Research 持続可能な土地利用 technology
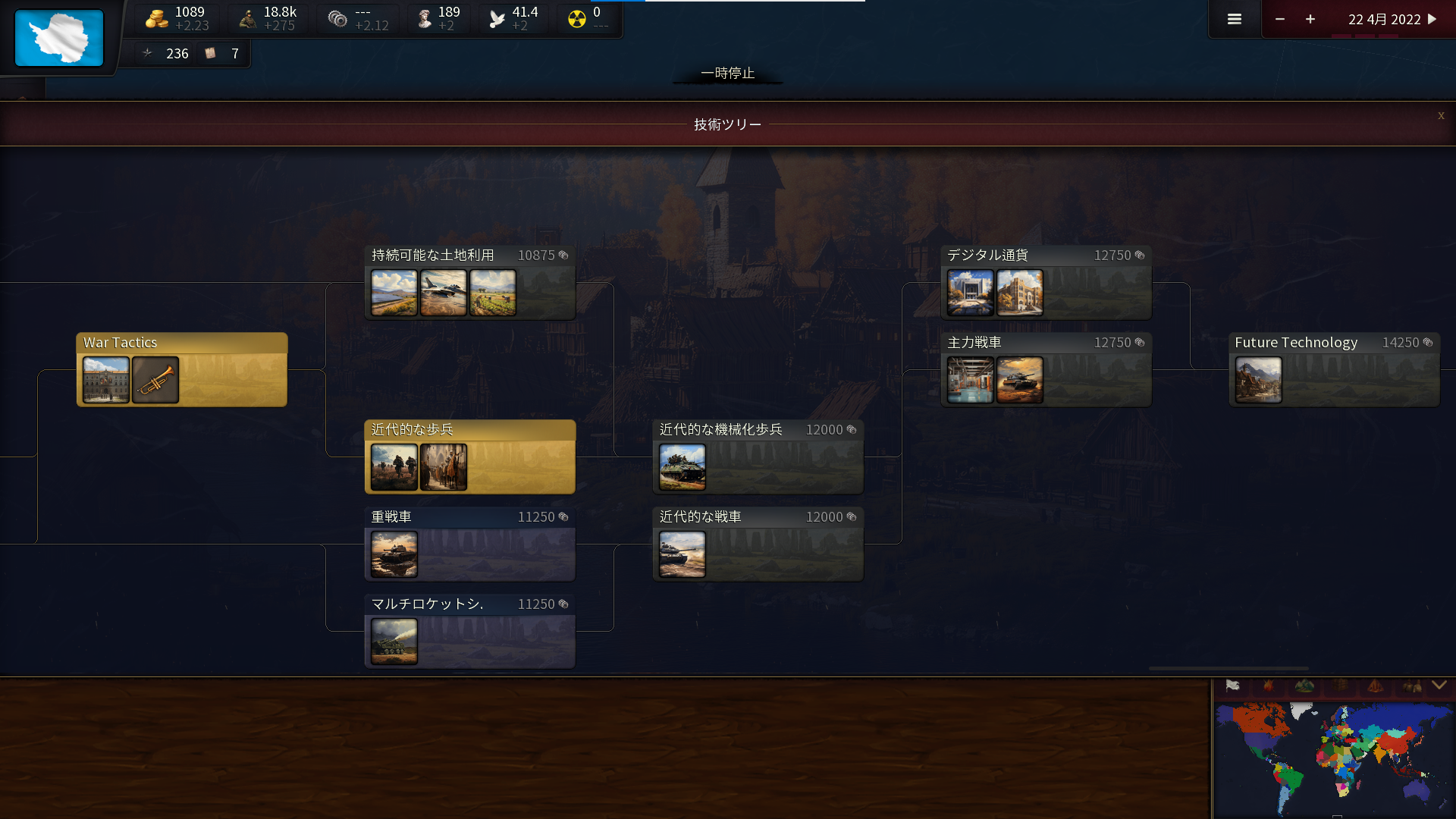The image size is (1456, 819). [470, 282]
